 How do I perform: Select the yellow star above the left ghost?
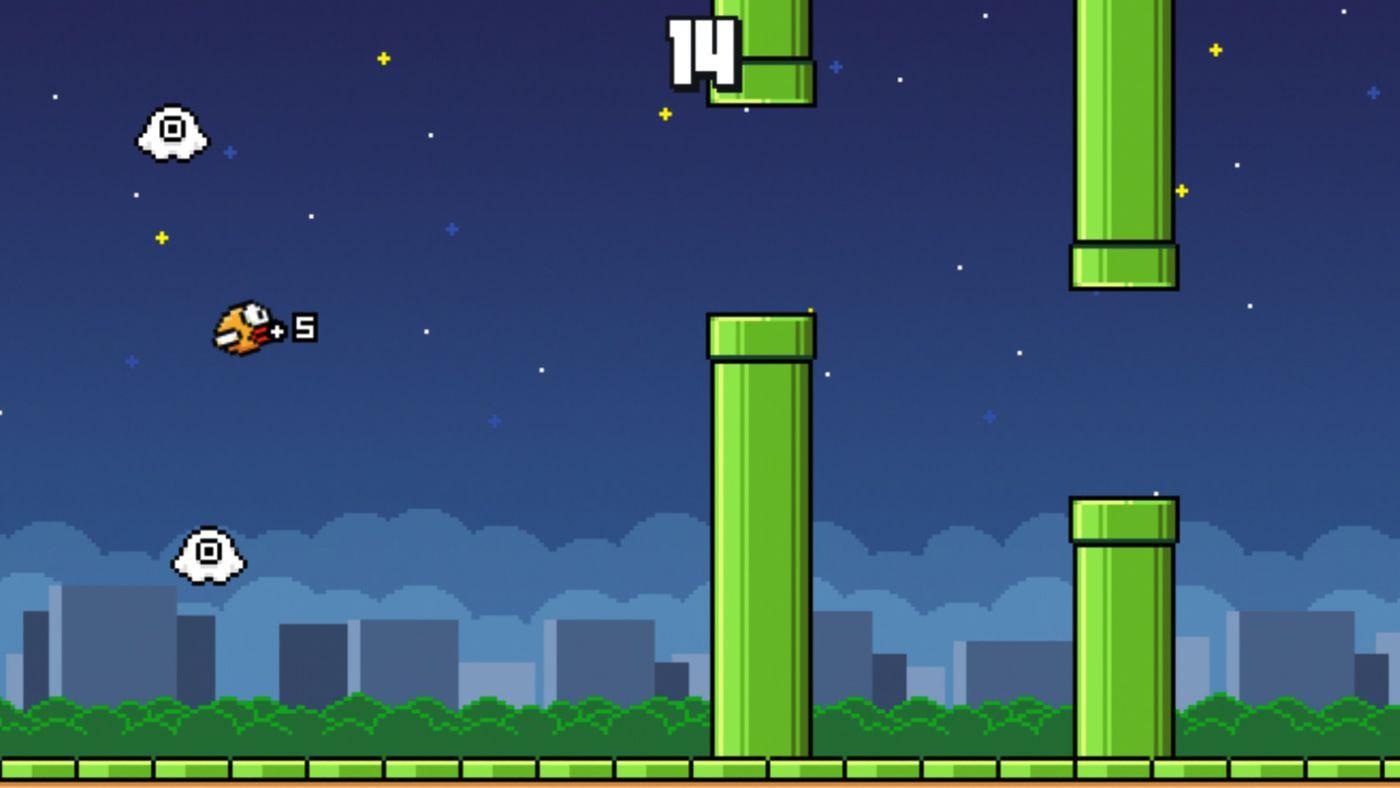click(x=160, y=238)
